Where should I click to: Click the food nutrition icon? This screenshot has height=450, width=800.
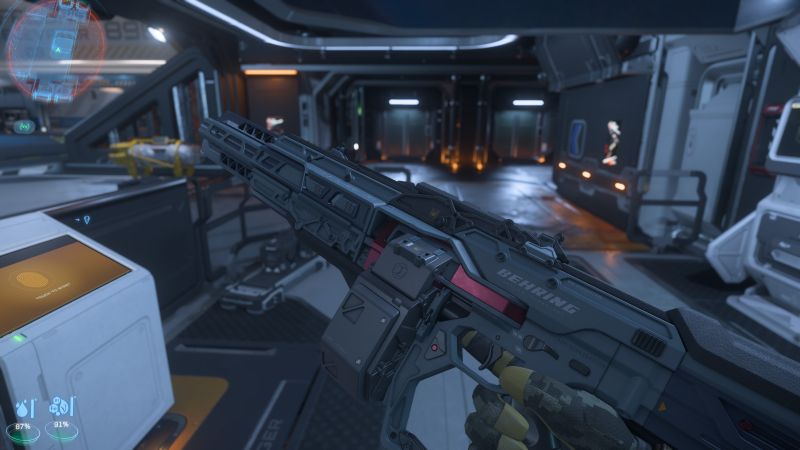tap(60, 407)
